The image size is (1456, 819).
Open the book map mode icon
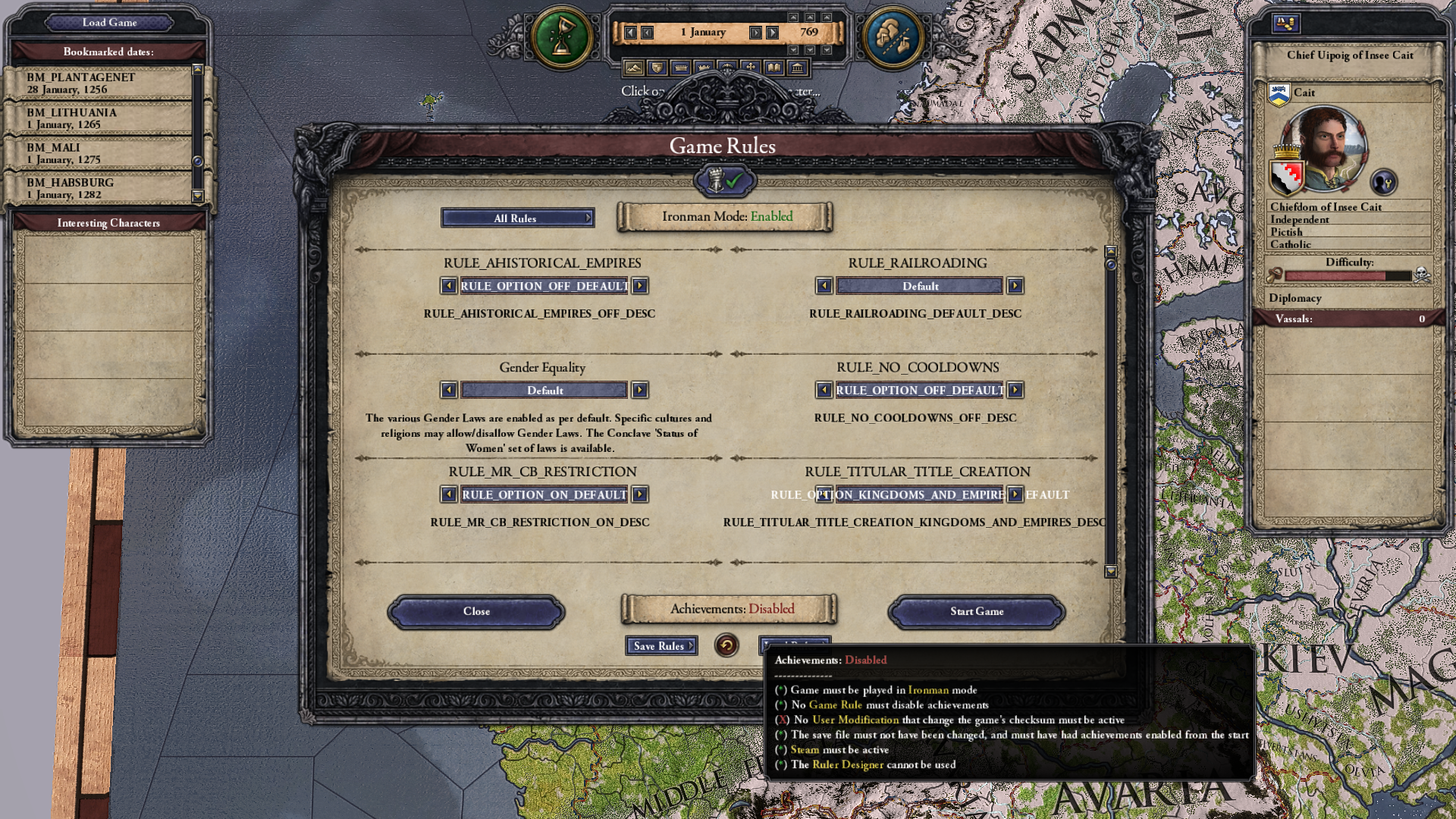coord(773,68)
